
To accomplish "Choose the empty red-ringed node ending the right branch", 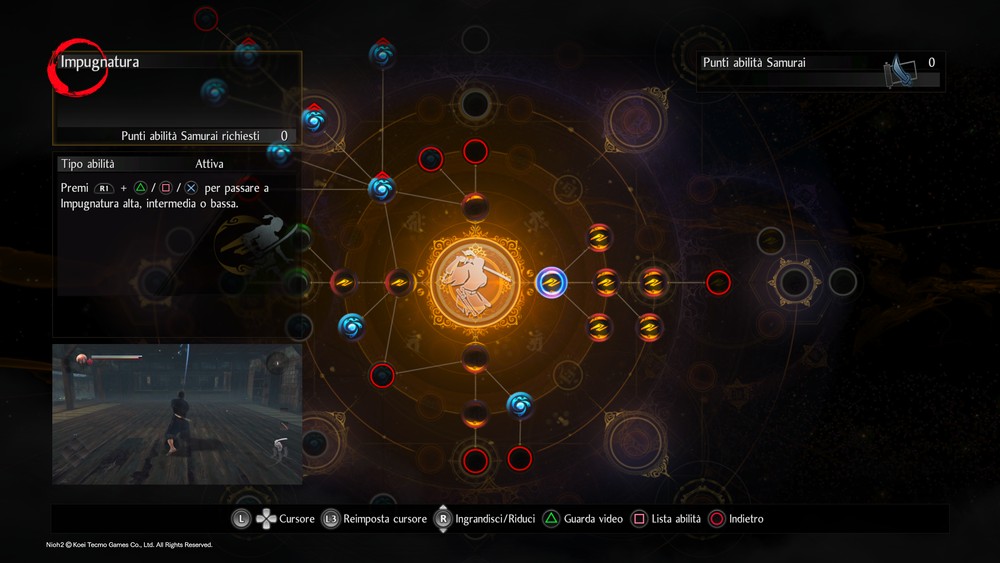I will pyautogui.click(x=718, y=283).
